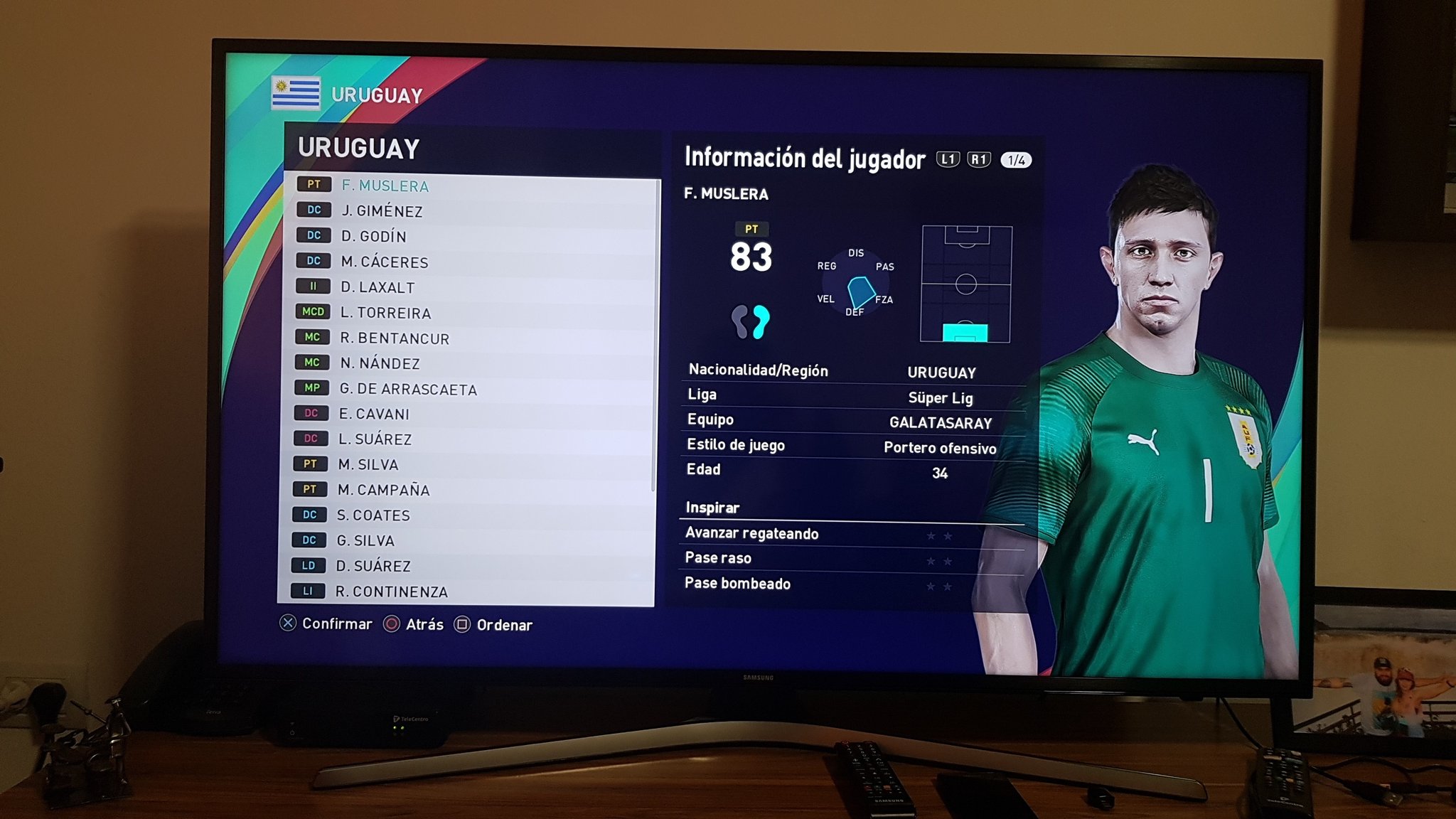Select G. De Arrascaeta from the squad list
1456x819 pixels.
pos(405,389)
